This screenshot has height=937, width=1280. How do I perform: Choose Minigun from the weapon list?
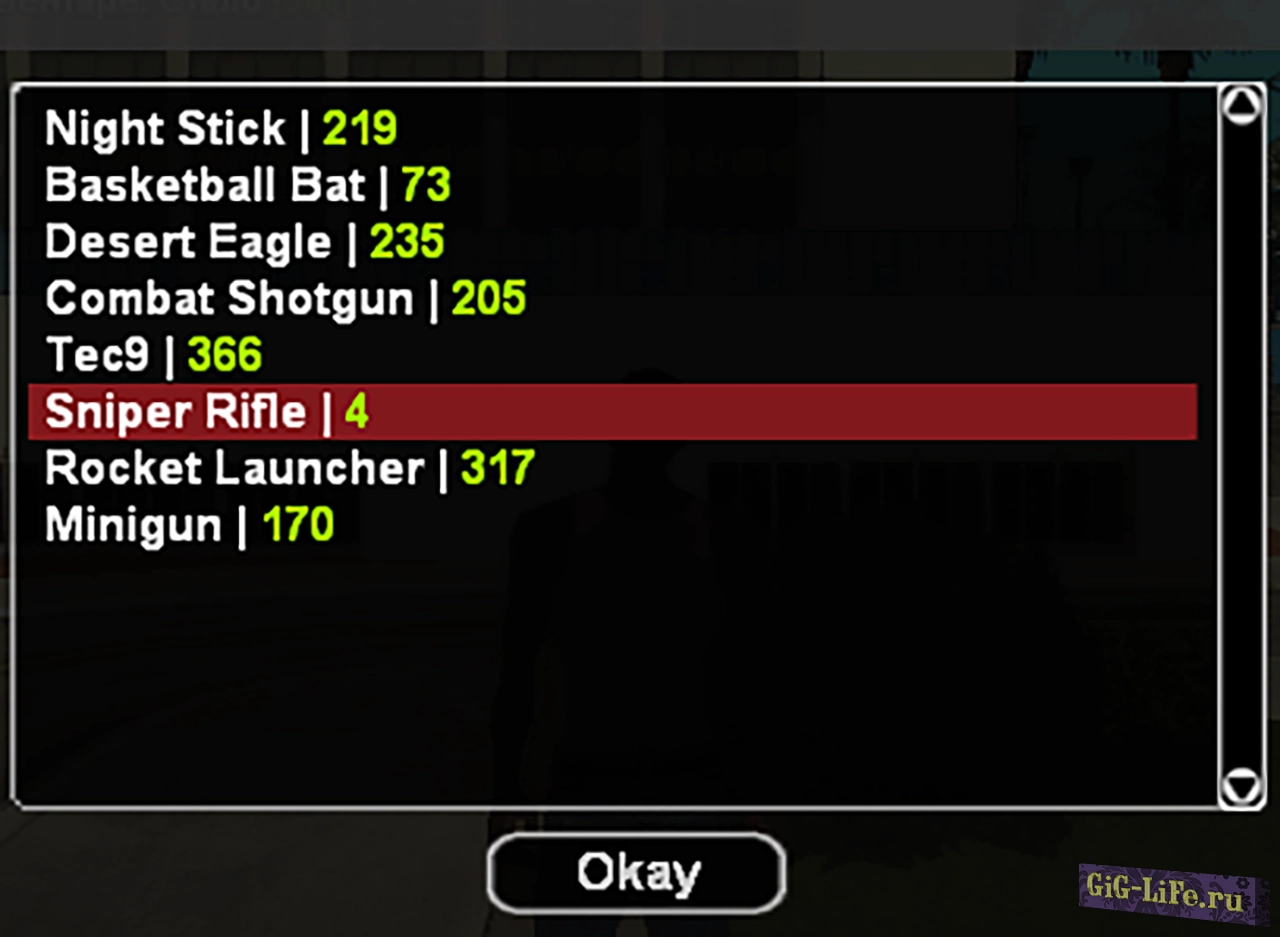pyautogui.click(x=132, y=524)
